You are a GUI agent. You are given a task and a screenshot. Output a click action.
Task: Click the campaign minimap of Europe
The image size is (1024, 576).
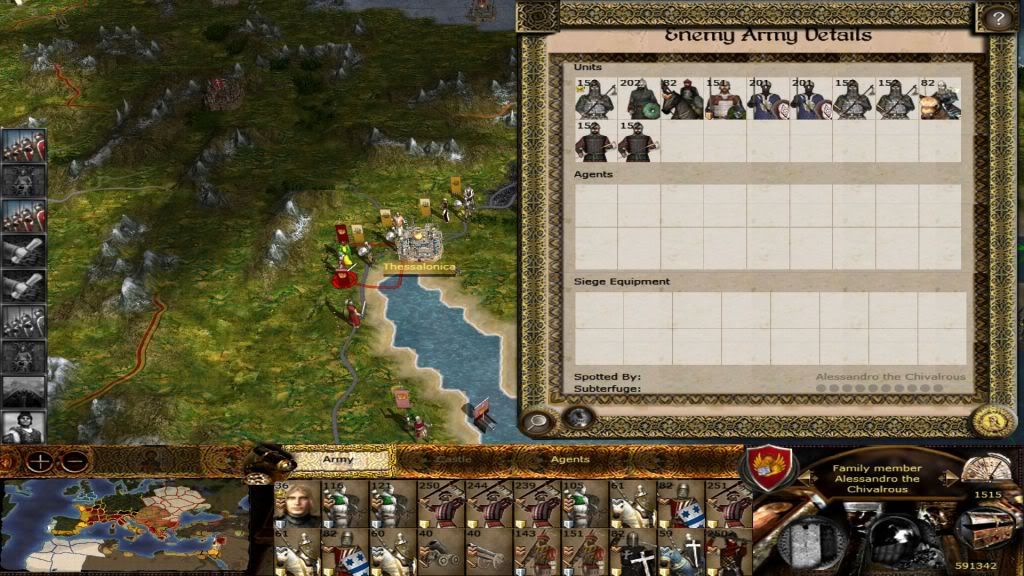pos(123,524)
